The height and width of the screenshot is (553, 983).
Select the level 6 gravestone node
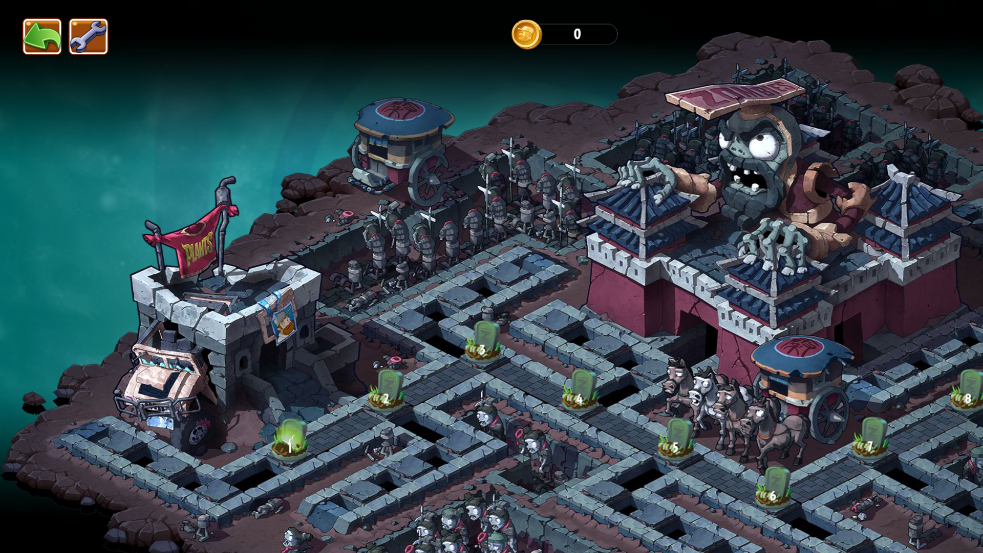774,487
